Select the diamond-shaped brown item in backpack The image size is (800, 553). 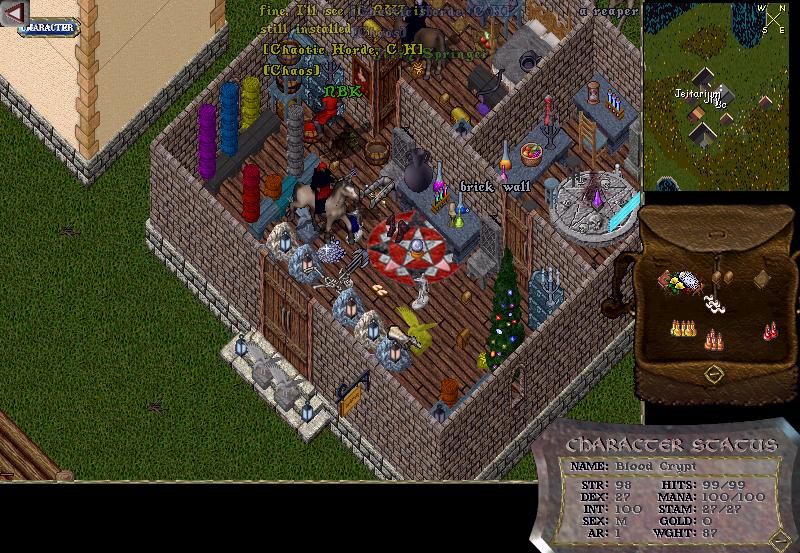[762, 280]
